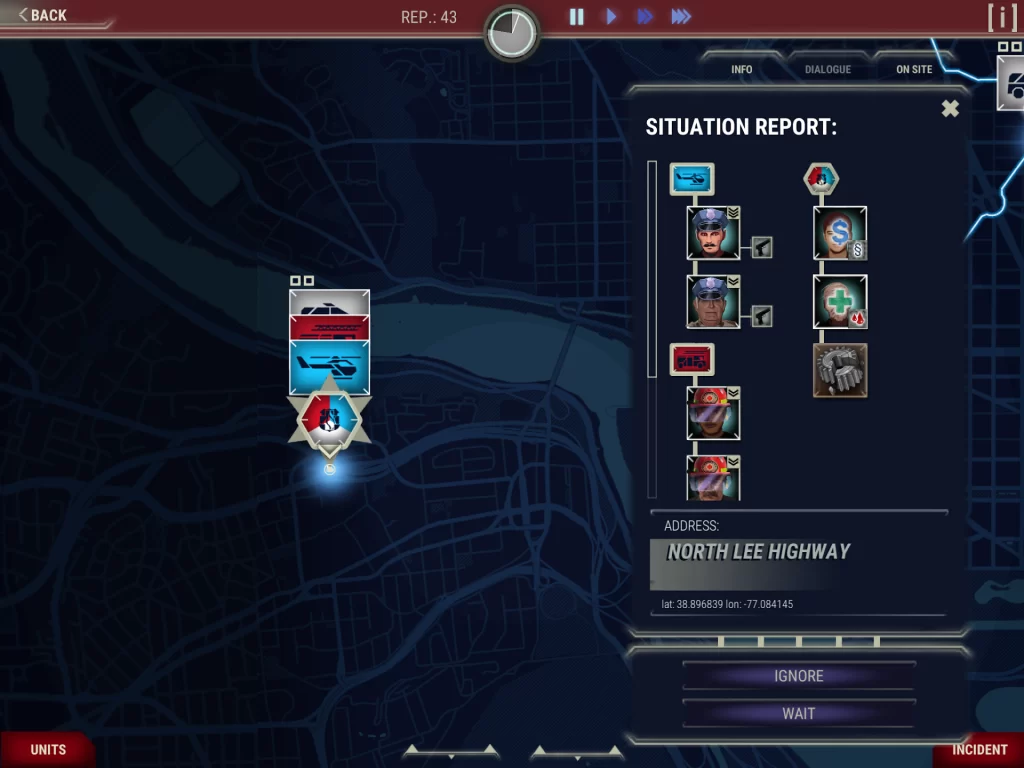This screenshot has width=1024, height=768.
Task: Set game speed to double fast-forward
Action: (645, 16)
